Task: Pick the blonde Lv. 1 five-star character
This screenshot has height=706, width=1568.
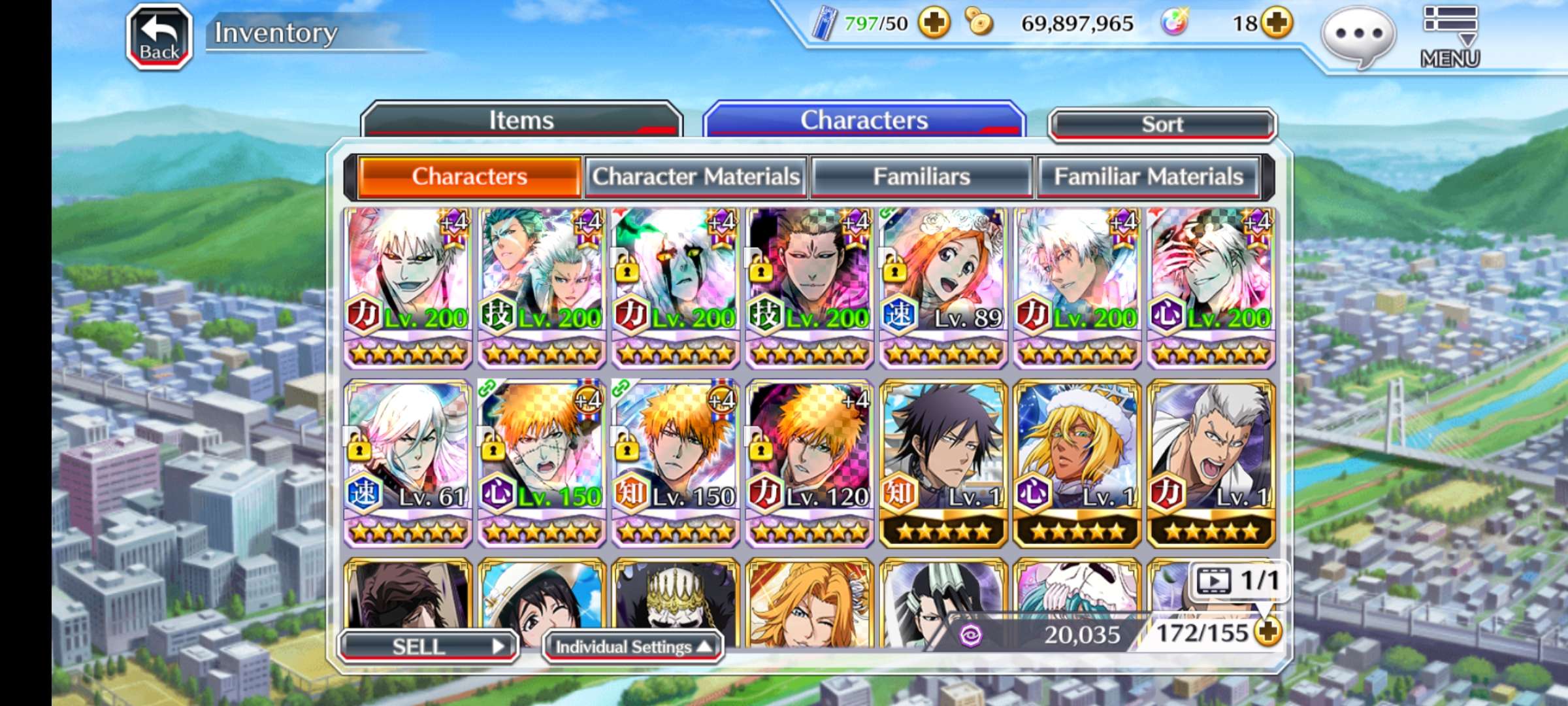Action: point(1077,463)
